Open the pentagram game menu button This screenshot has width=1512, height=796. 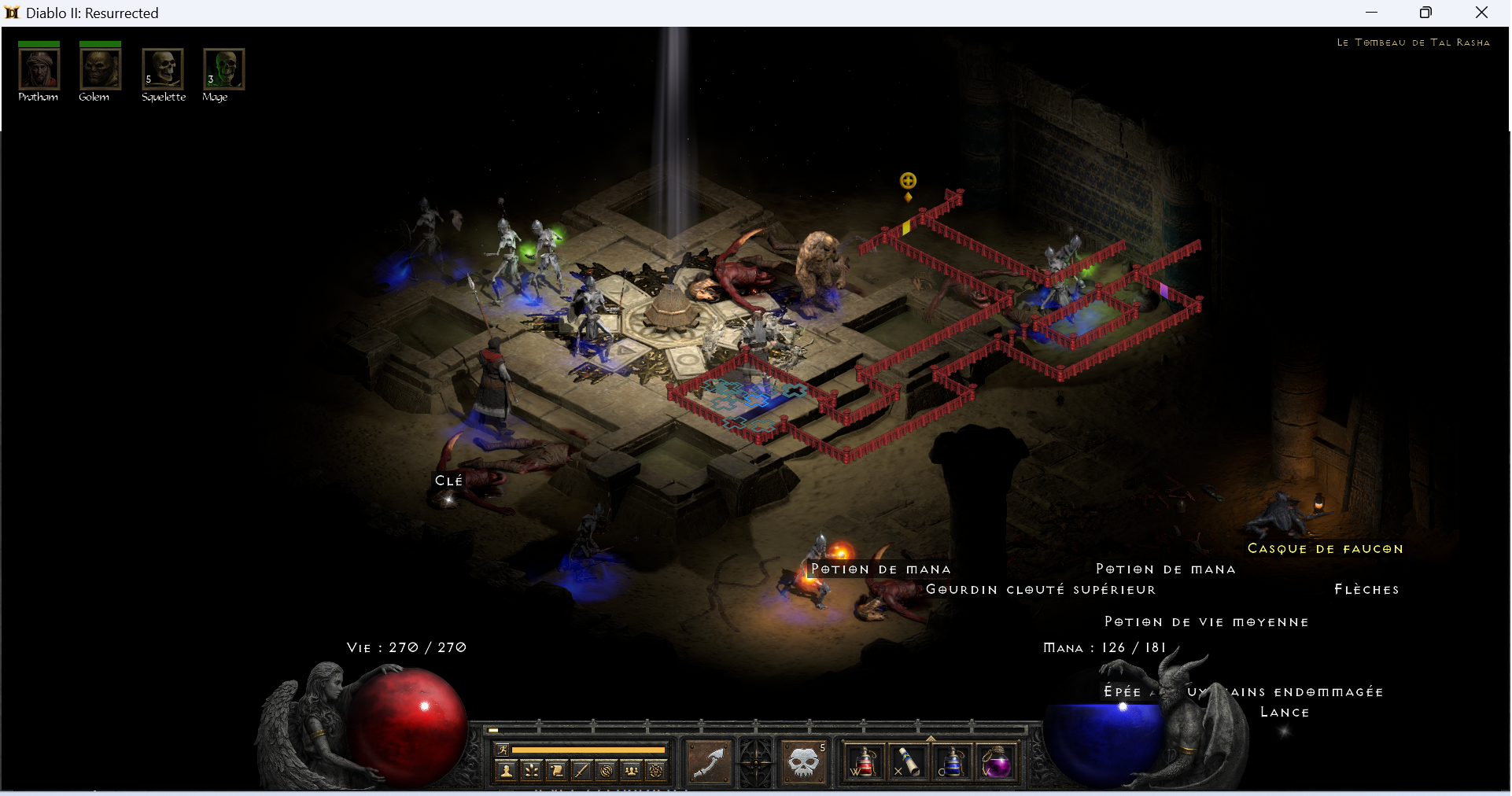pyautogui.click(x=656, y=771)
